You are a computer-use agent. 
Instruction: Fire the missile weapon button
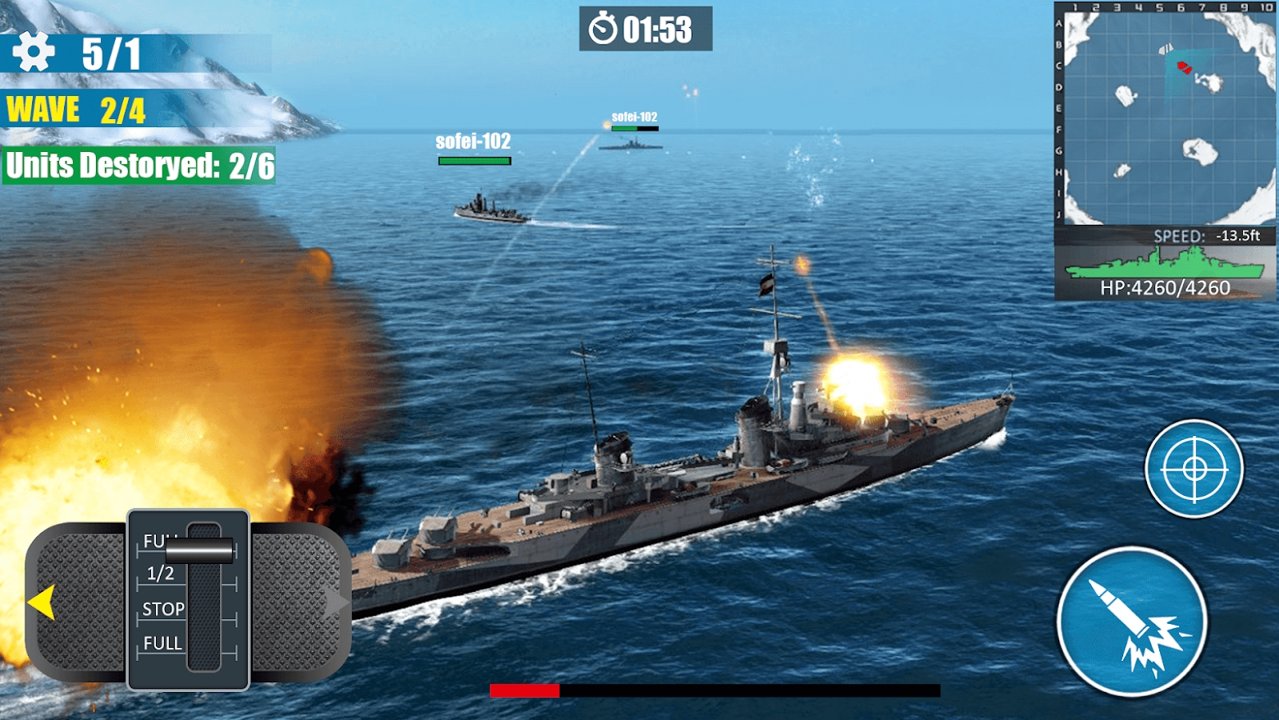coord(1131,622)
